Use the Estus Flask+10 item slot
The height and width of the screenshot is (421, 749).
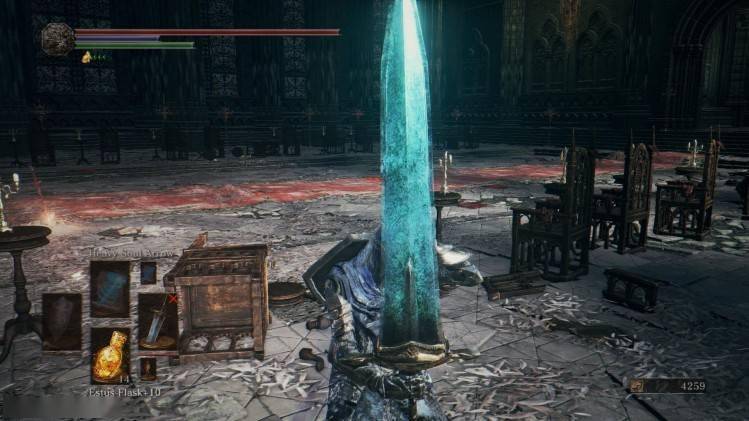[109, 355]
